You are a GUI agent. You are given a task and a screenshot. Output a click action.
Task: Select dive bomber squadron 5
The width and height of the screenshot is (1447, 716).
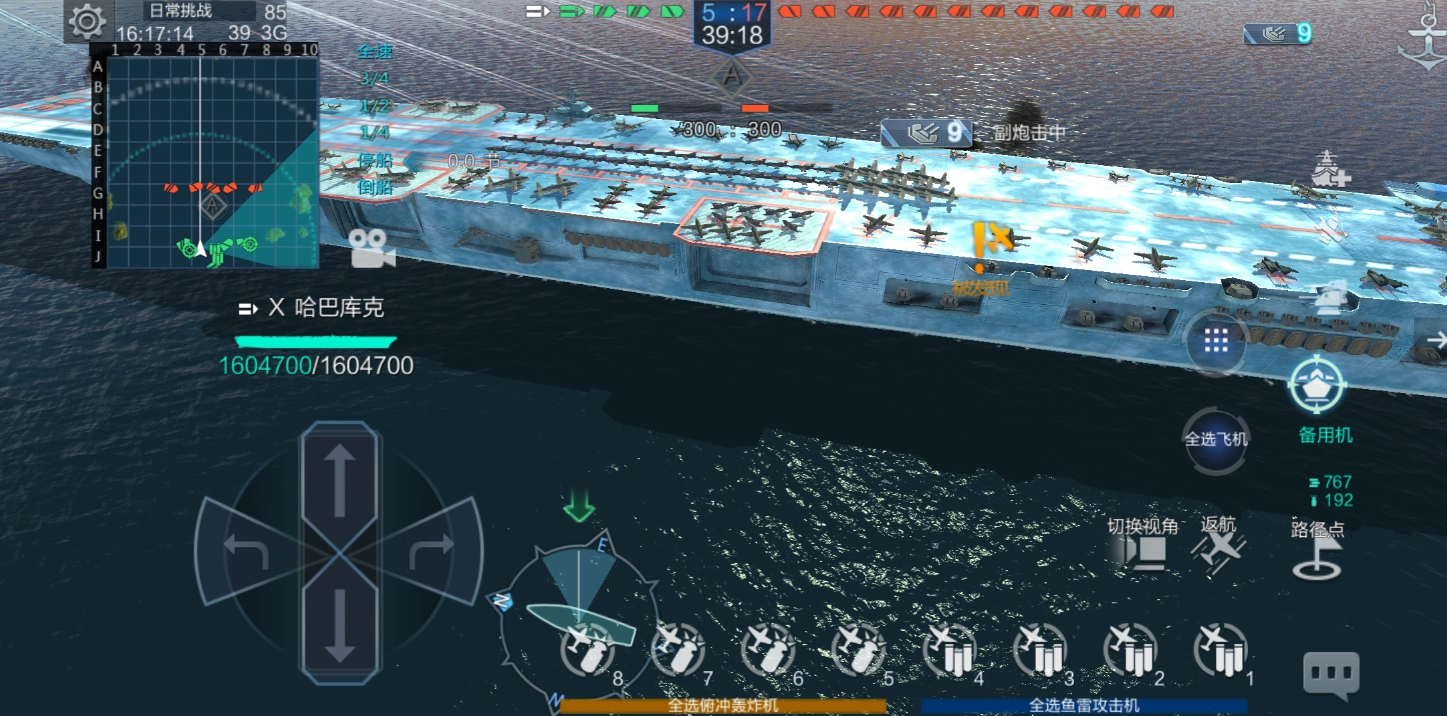coord(858,651)
